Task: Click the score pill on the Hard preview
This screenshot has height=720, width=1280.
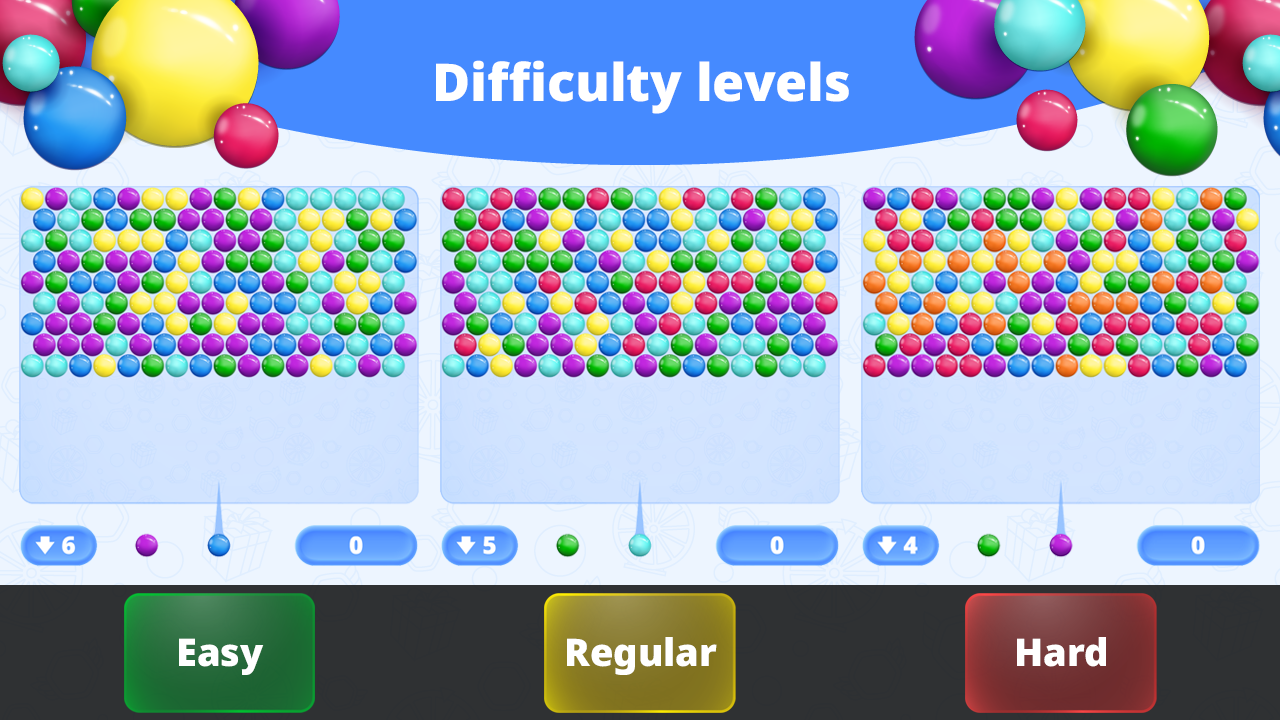Action: (1197, 545)
